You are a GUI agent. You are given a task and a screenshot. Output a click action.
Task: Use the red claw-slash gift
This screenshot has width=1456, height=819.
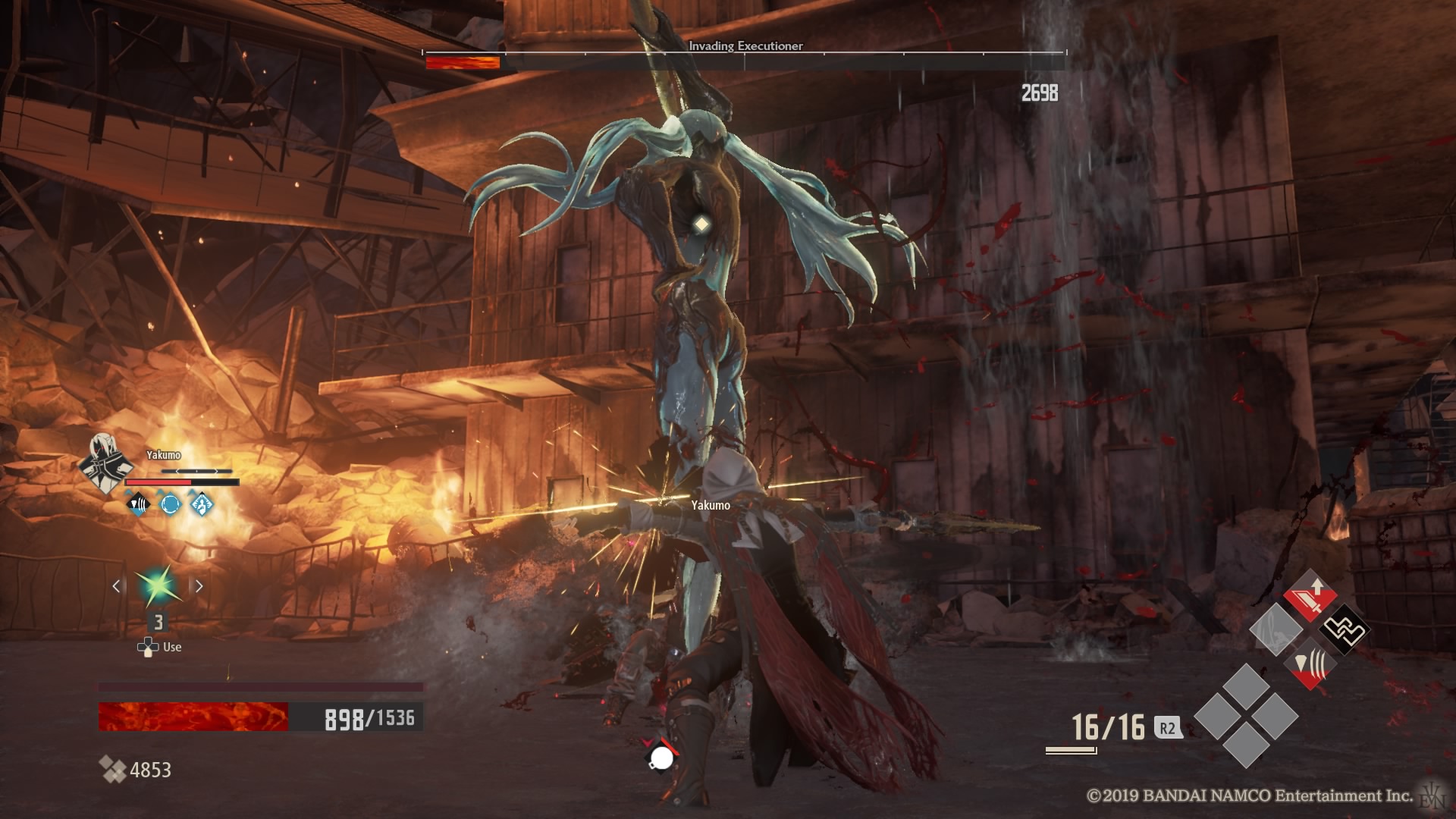point(1310,664)
